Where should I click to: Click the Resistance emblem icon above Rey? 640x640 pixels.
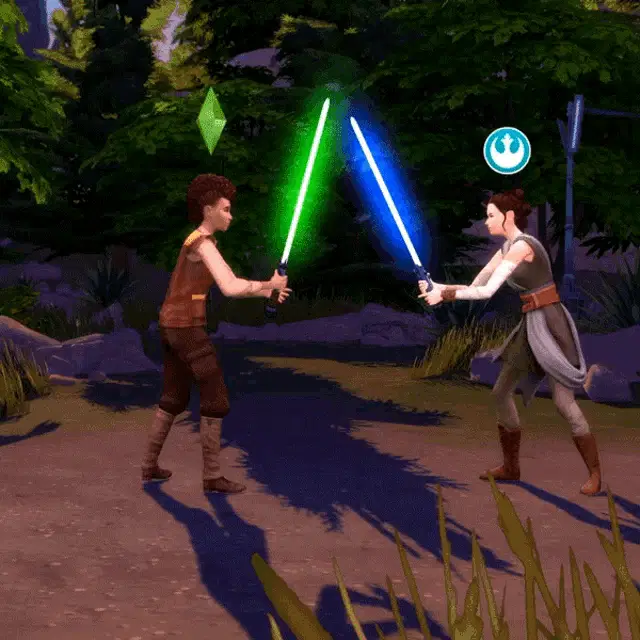click(507, 150)
